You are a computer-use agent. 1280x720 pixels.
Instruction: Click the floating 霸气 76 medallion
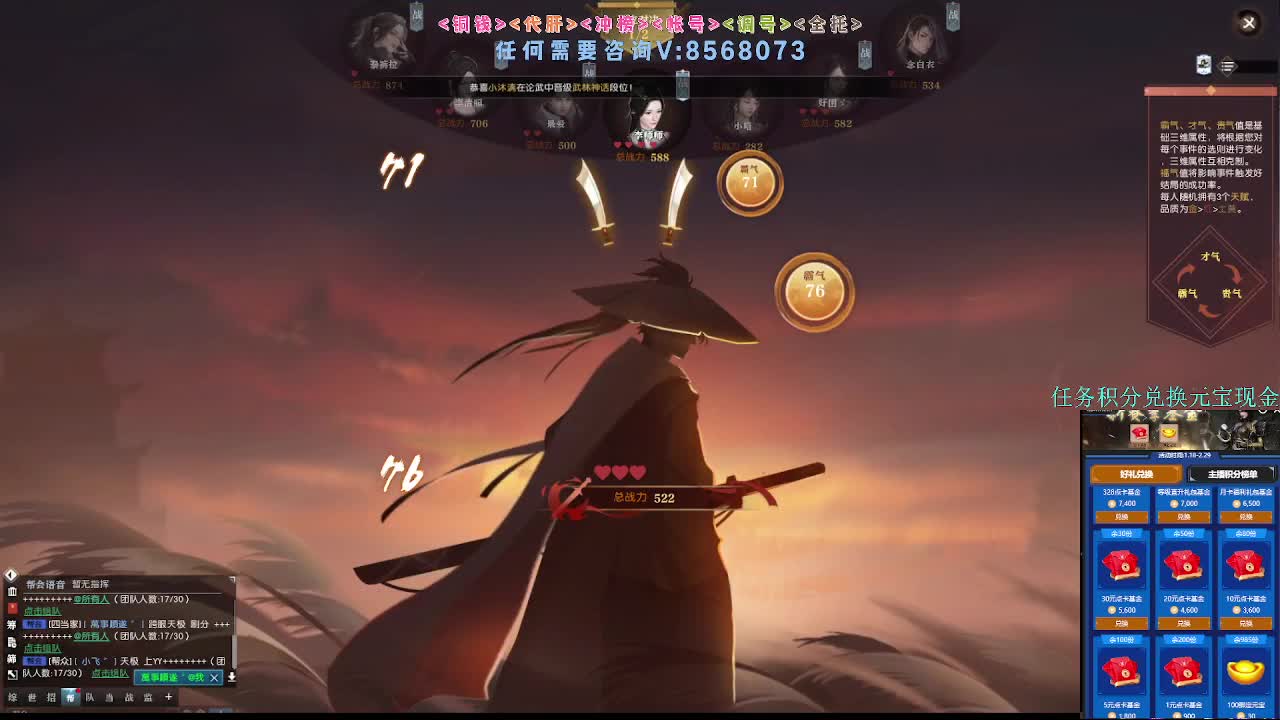point(814,290)
